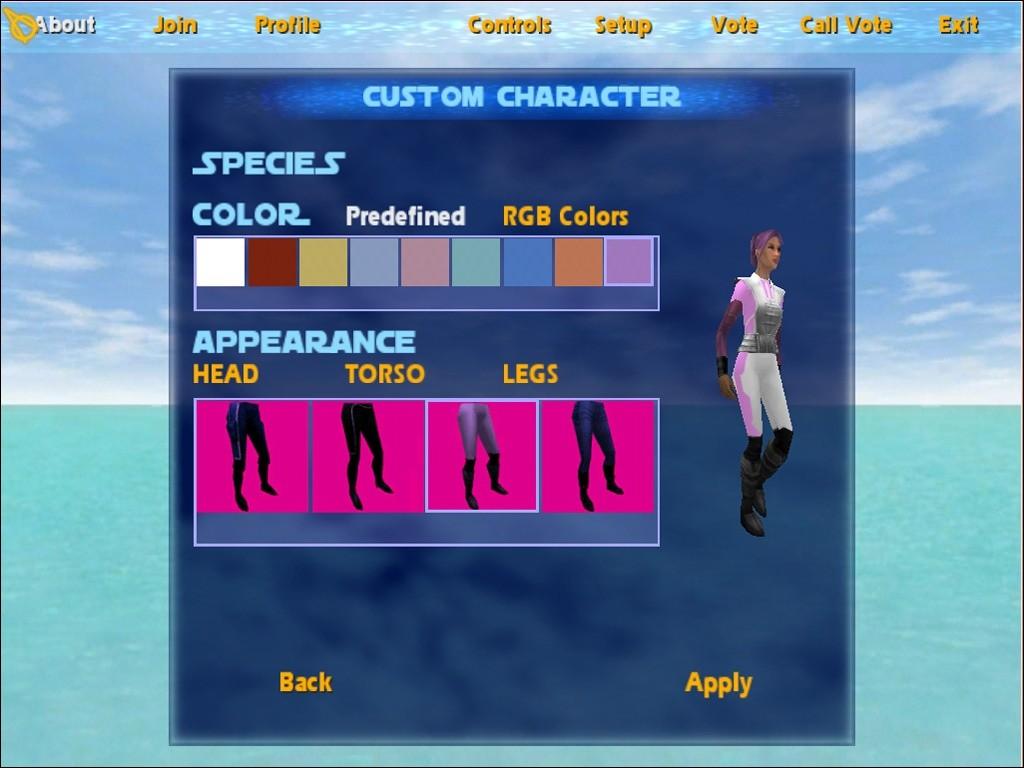Viewport: 1024px width, 768px height.
Task: Choose the purple color swatch
Action: tap(629, 262)
